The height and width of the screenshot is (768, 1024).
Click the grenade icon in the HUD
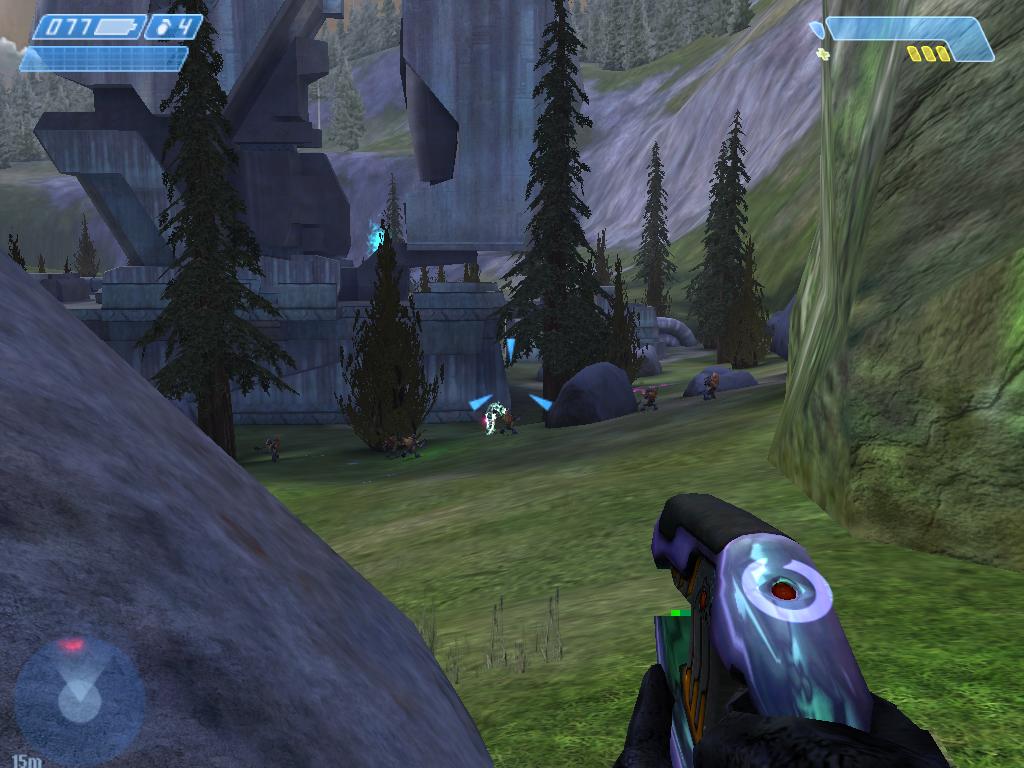163,28
